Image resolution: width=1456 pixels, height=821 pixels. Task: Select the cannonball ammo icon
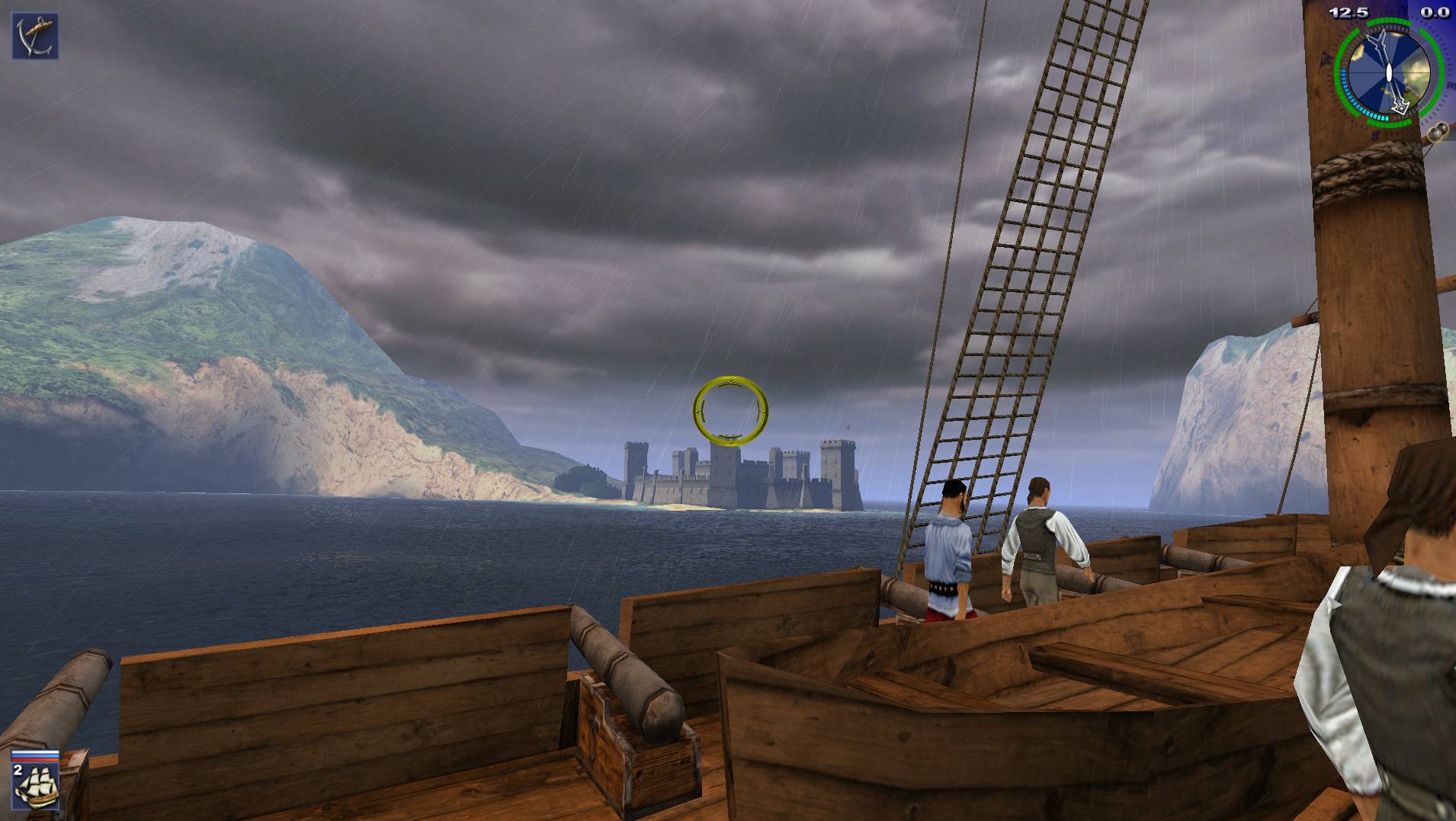1437,131
